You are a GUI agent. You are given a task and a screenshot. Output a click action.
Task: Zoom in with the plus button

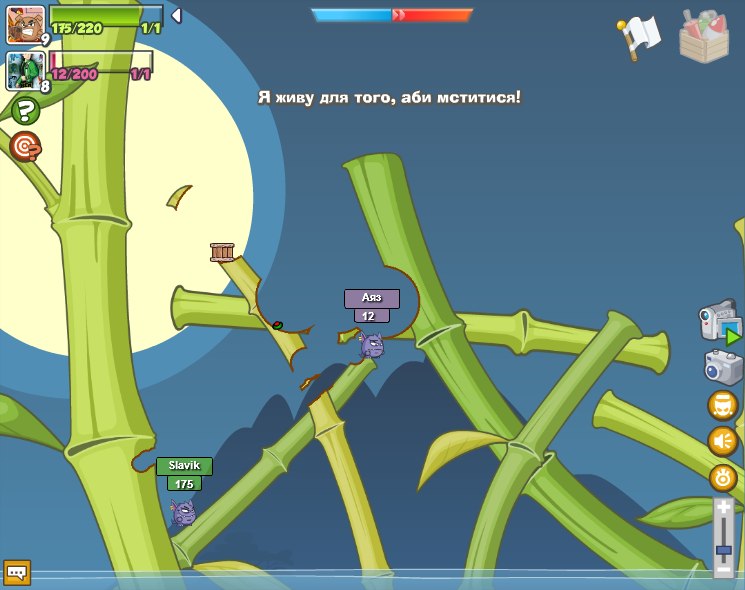(x=723, y=508)
